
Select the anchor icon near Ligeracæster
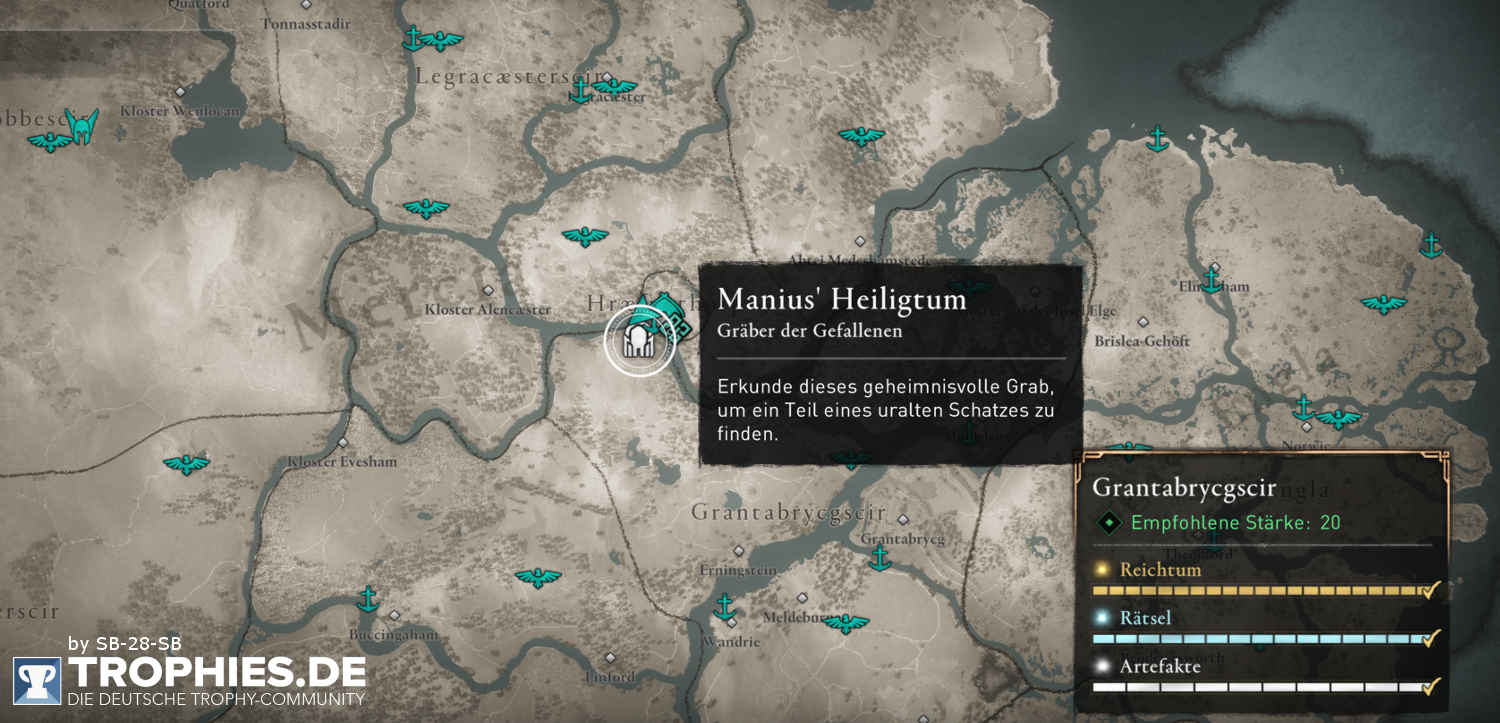tap(583, 90)
